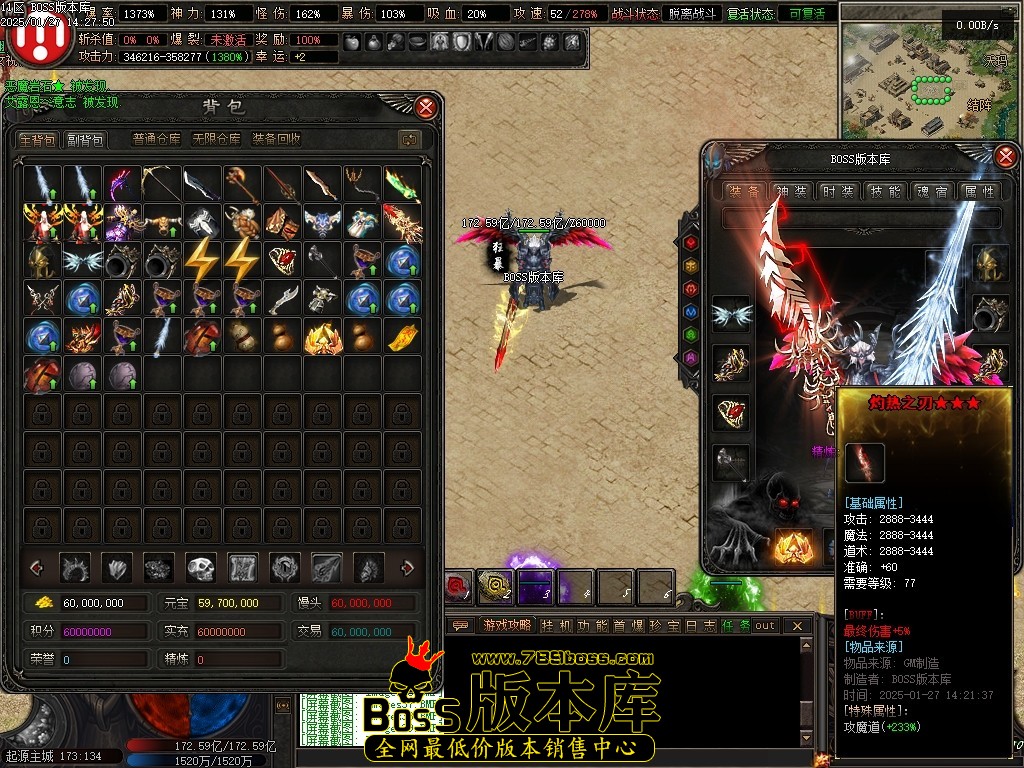Select the yellow talisman scroll item
This screenshot has height=768, width=1024.
coord(402,336)
